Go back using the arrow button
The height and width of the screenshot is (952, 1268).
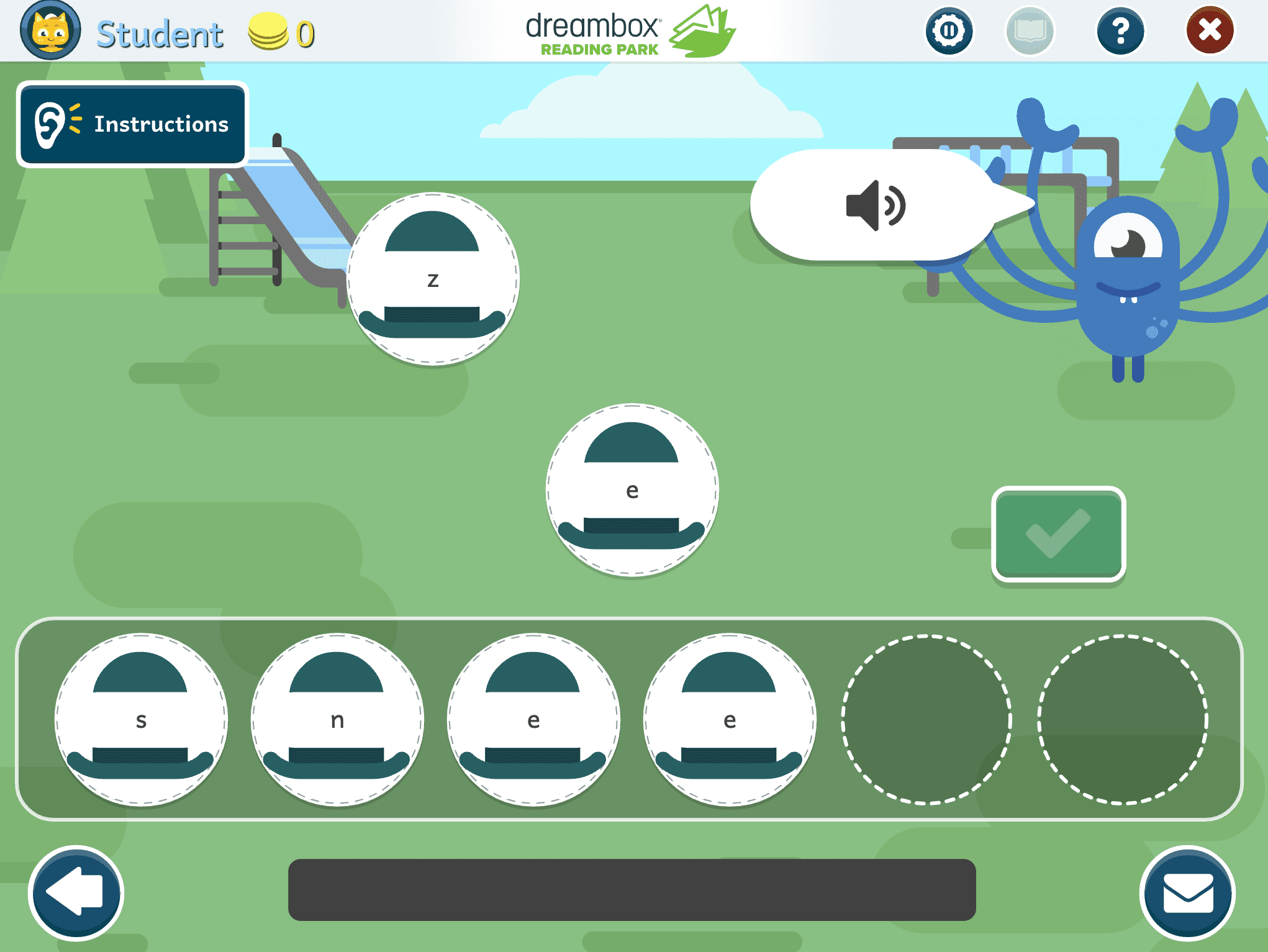coord(76,893)
